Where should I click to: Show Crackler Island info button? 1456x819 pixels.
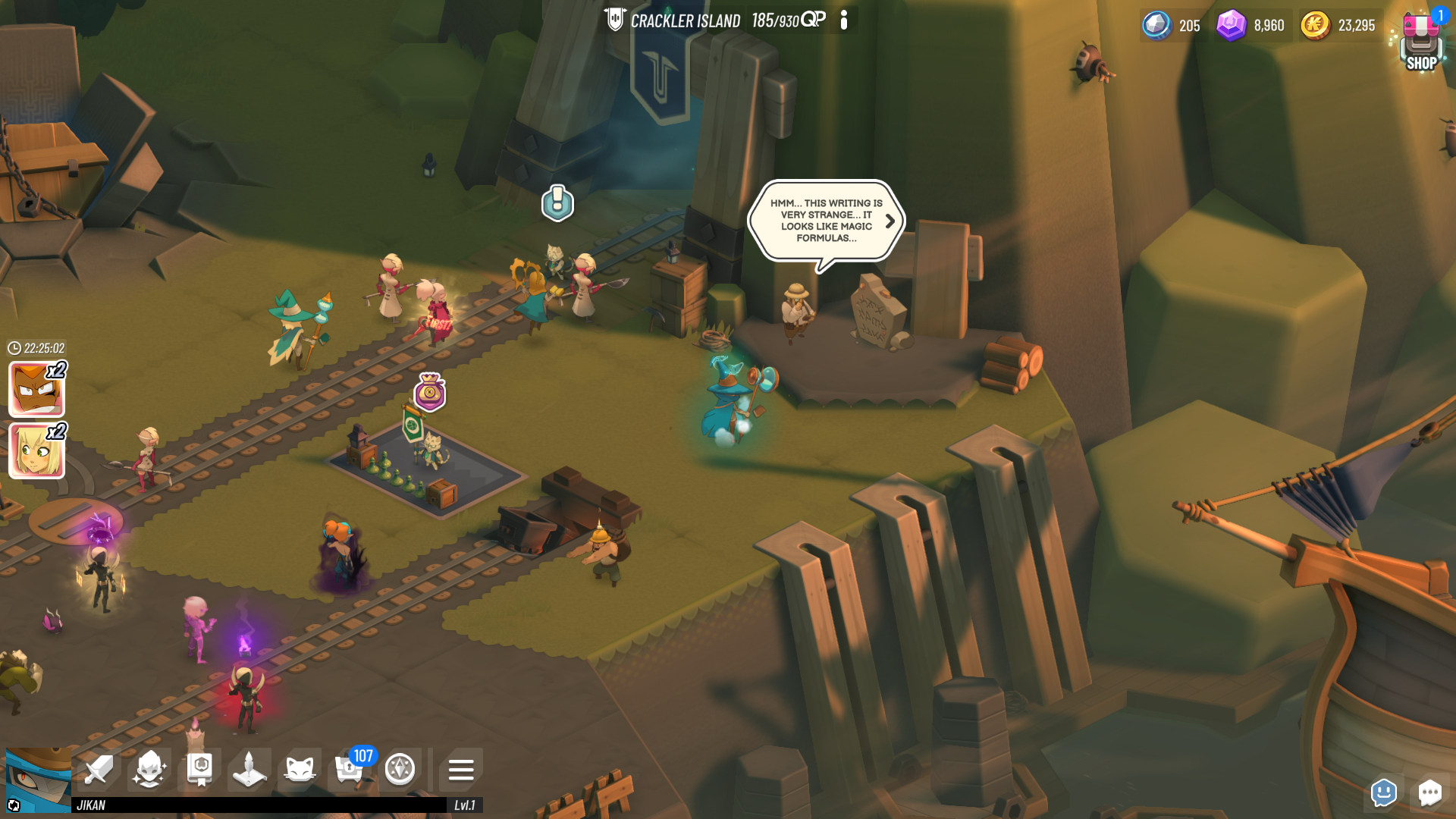click(x=844, y=20)
